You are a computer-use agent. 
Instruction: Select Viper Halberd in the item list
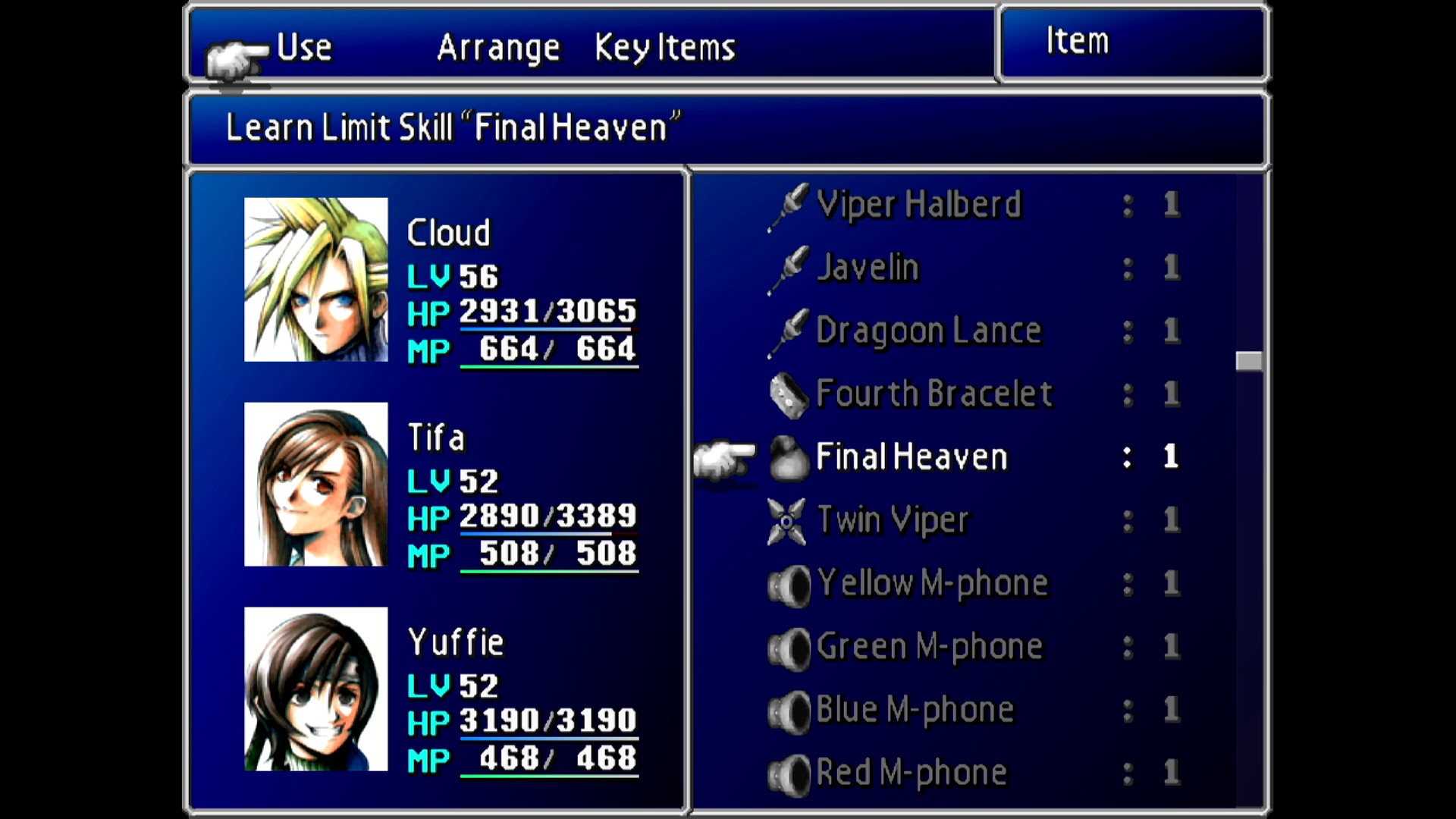(918, 205)
